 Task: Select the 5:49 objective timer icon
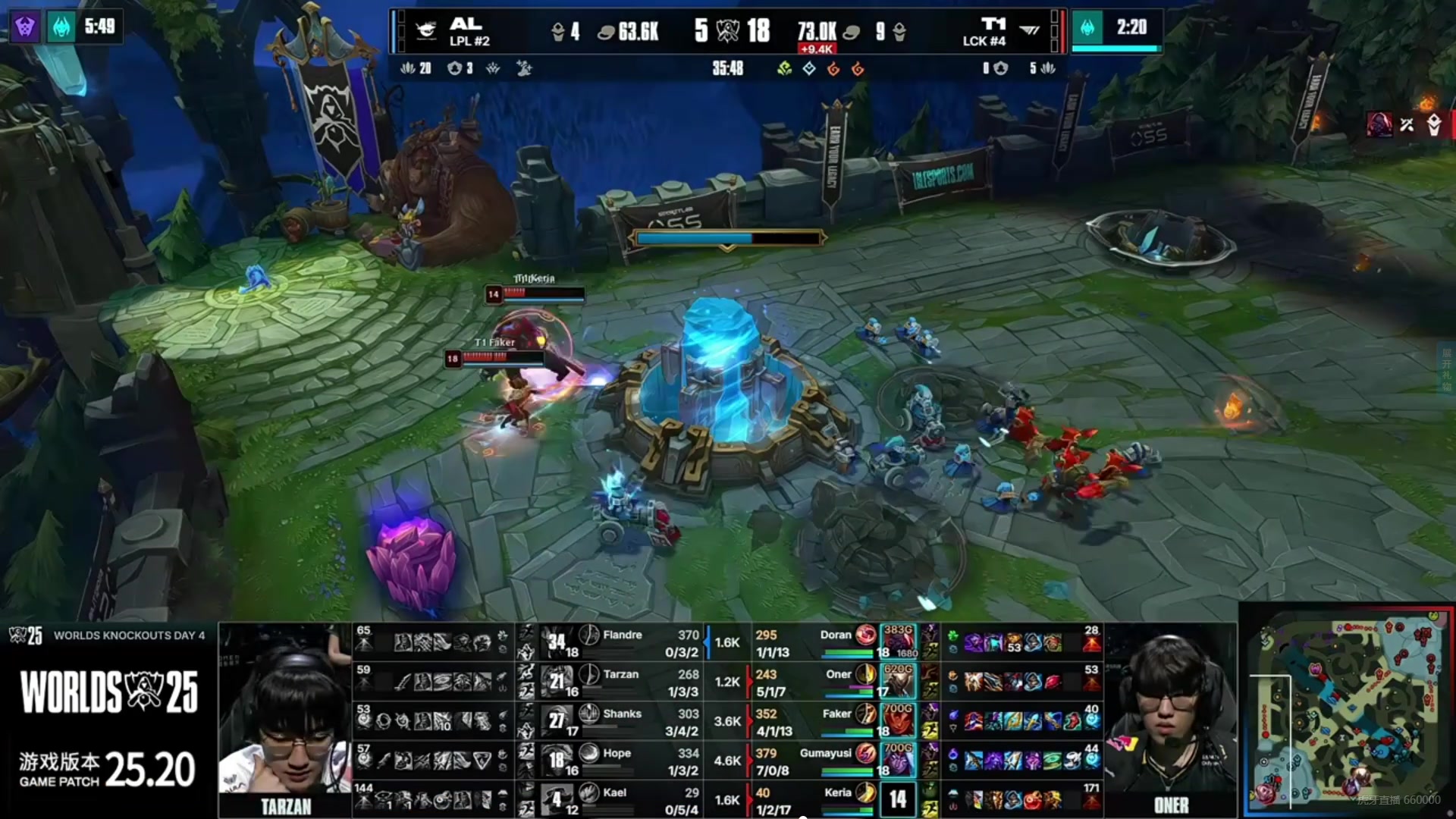pos(61,27)
